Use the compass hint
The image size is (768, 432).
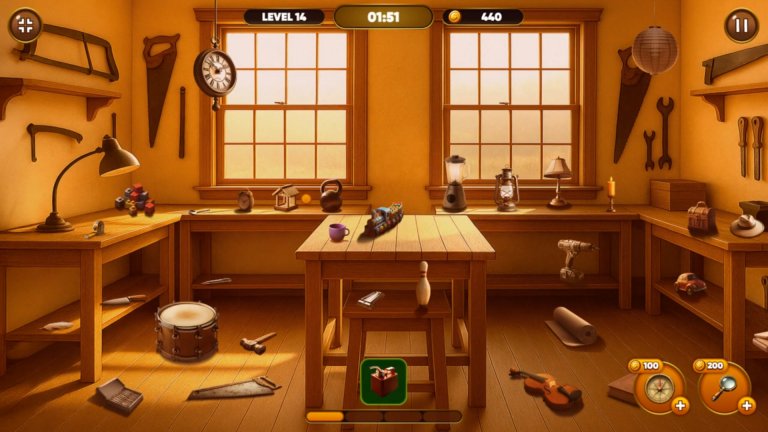[x=657, y=386]
